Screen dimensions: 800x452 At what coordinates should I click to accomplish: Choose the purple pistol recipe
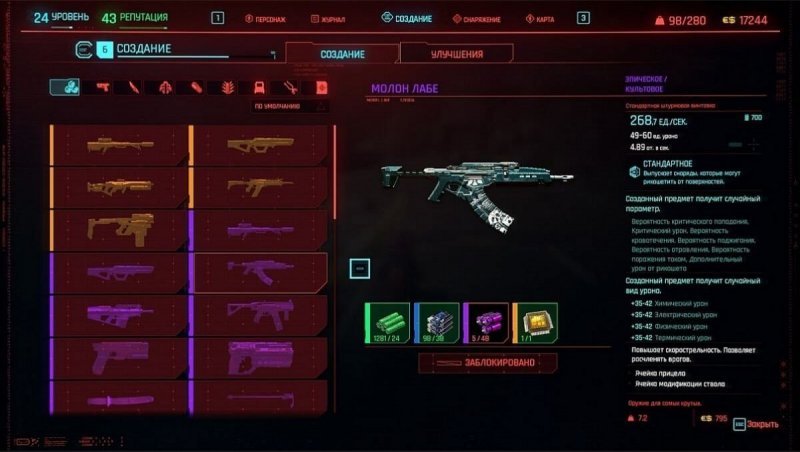click(x=119, y=355)
